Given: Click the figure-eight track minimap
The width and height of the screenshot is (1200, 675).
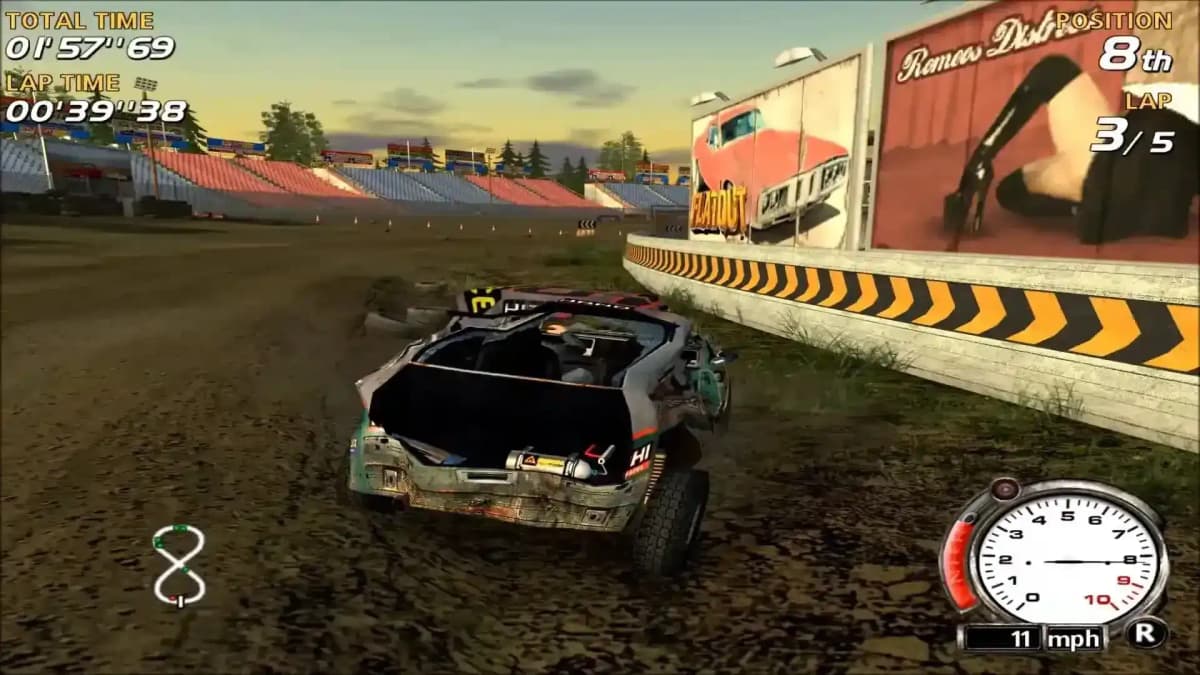Looking at the screenshot, I should pyautogui.click(x=179, y=565).
